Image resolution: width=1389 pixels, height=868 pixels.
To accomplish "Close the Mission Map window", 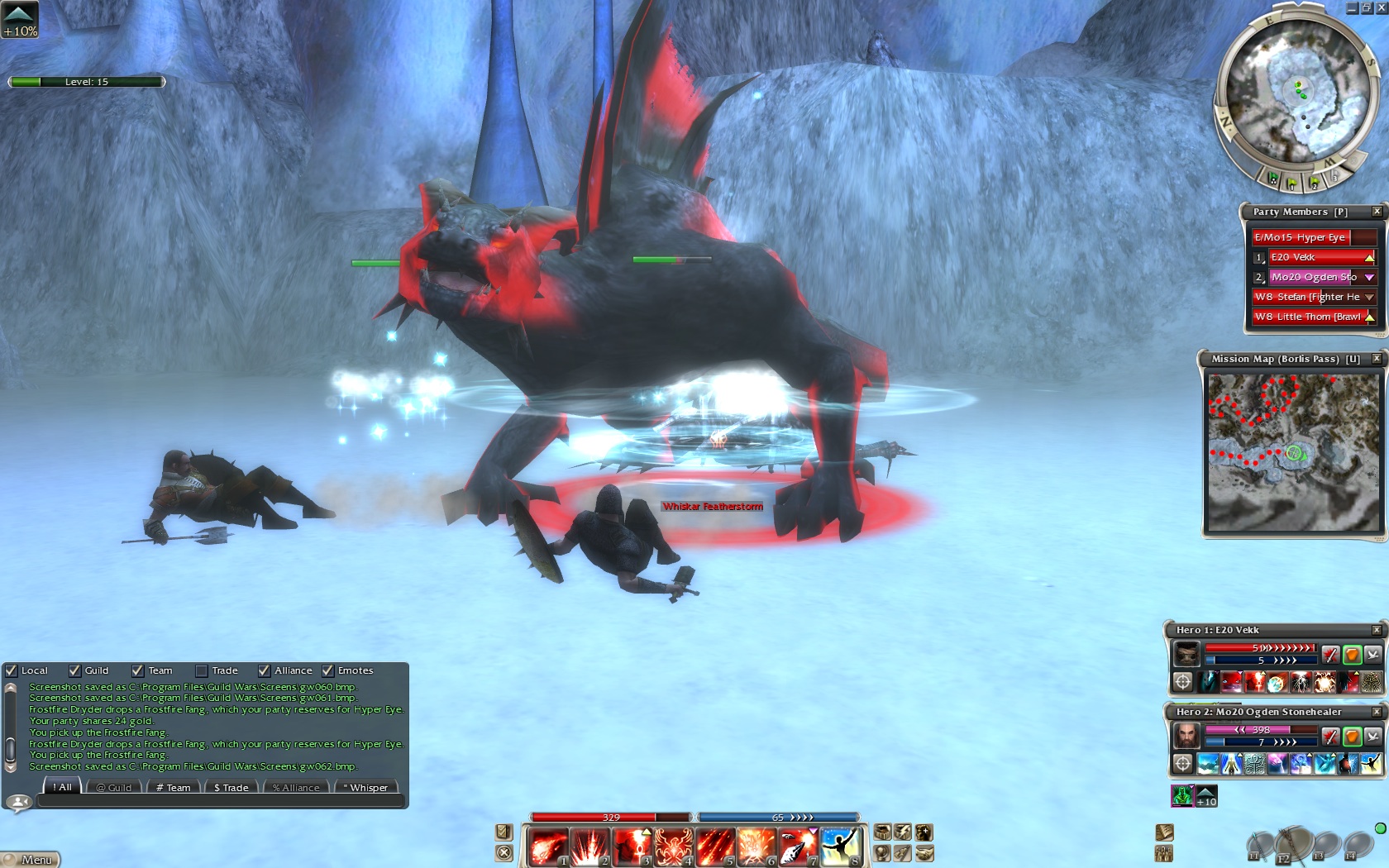I will coord(1377,359).
